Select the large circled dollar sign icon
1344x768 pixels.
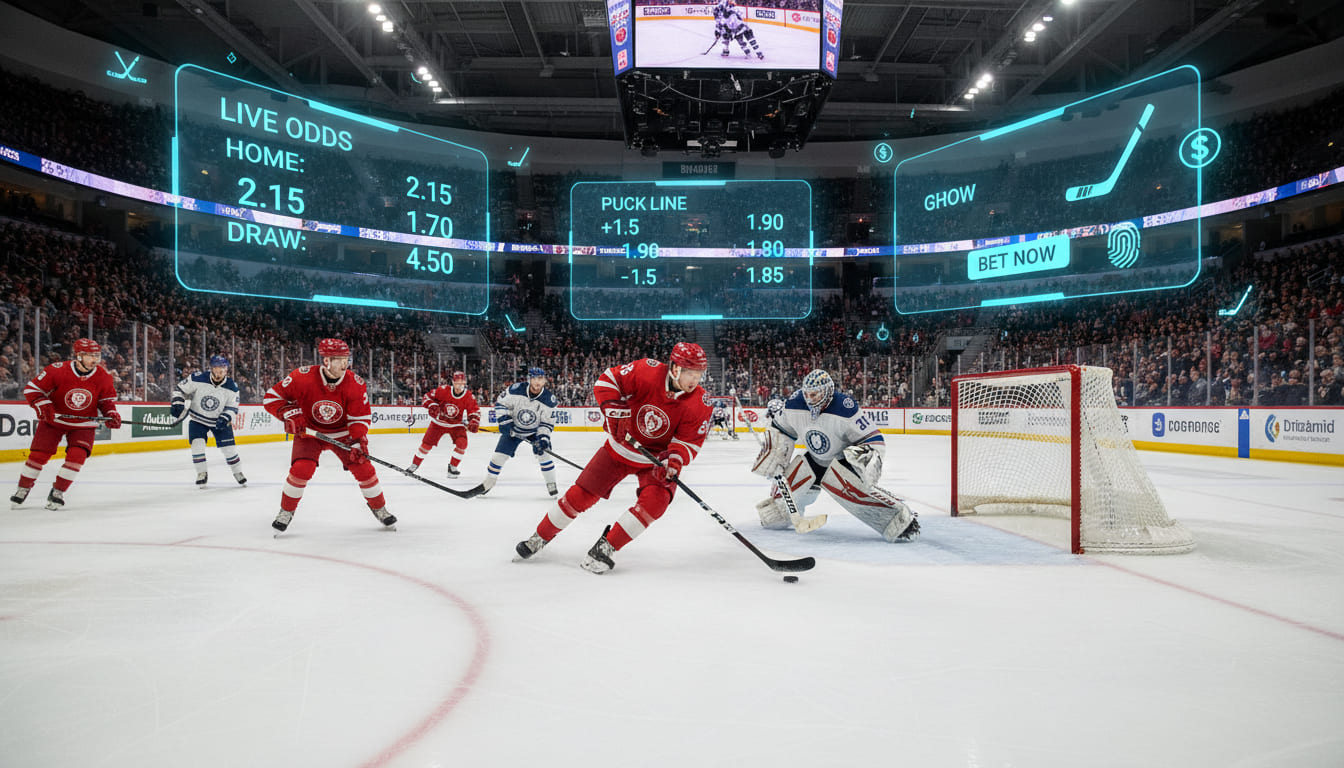[1199, 148]
